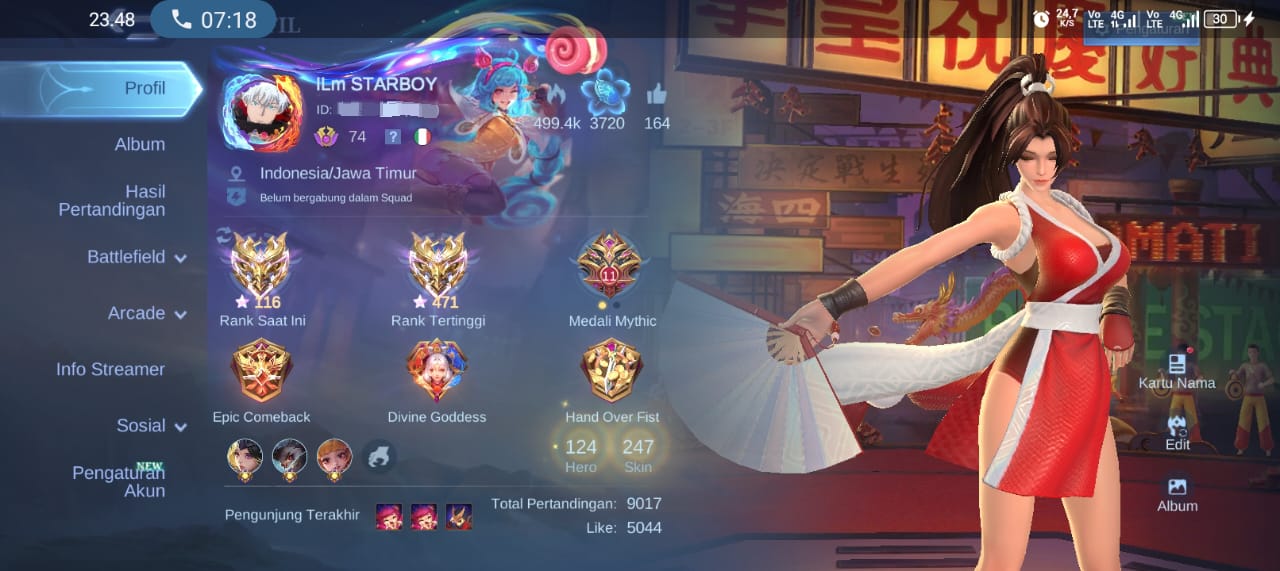Expand the Battlefield section

(136, 257)
